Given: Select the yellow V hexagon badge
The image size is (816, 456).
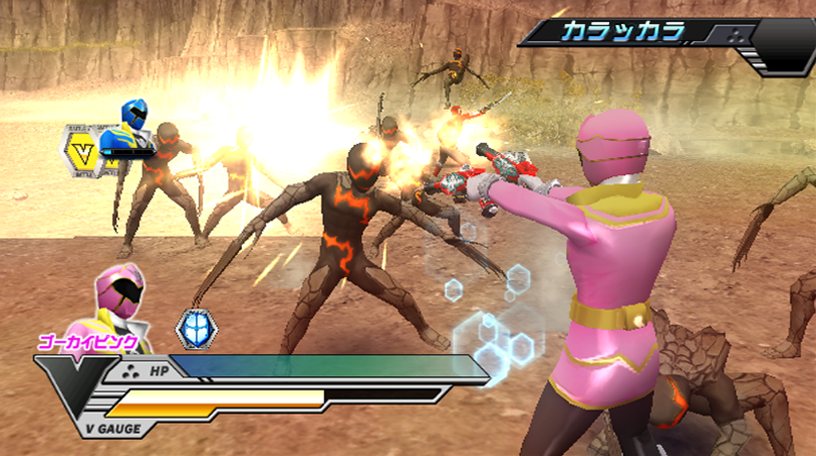Looking at the screenshot, I should pyautogui.click(x=82, y=150).
